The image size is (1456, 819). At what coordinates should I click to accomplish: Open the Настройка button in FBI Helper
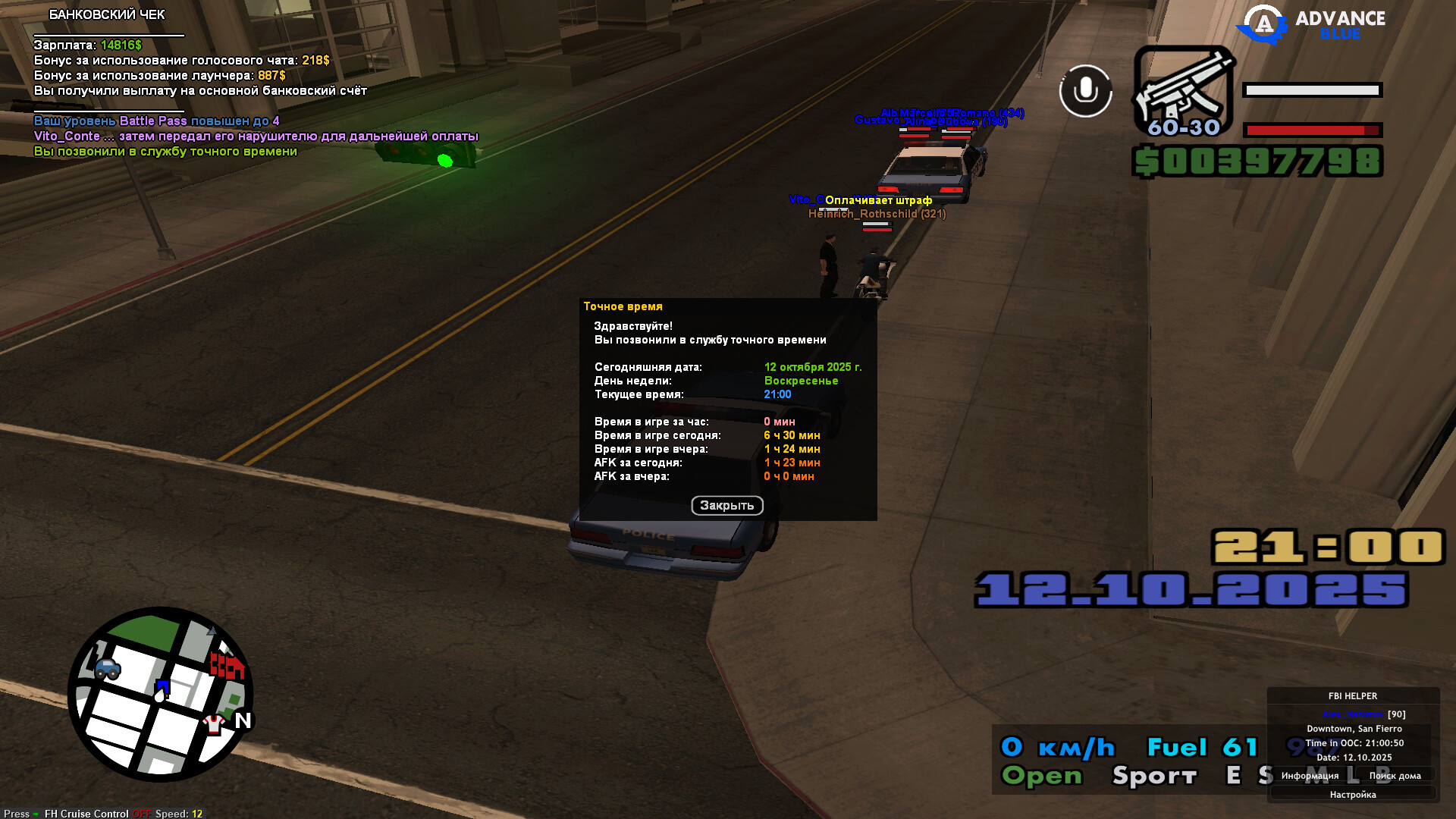pos(1352,795)
